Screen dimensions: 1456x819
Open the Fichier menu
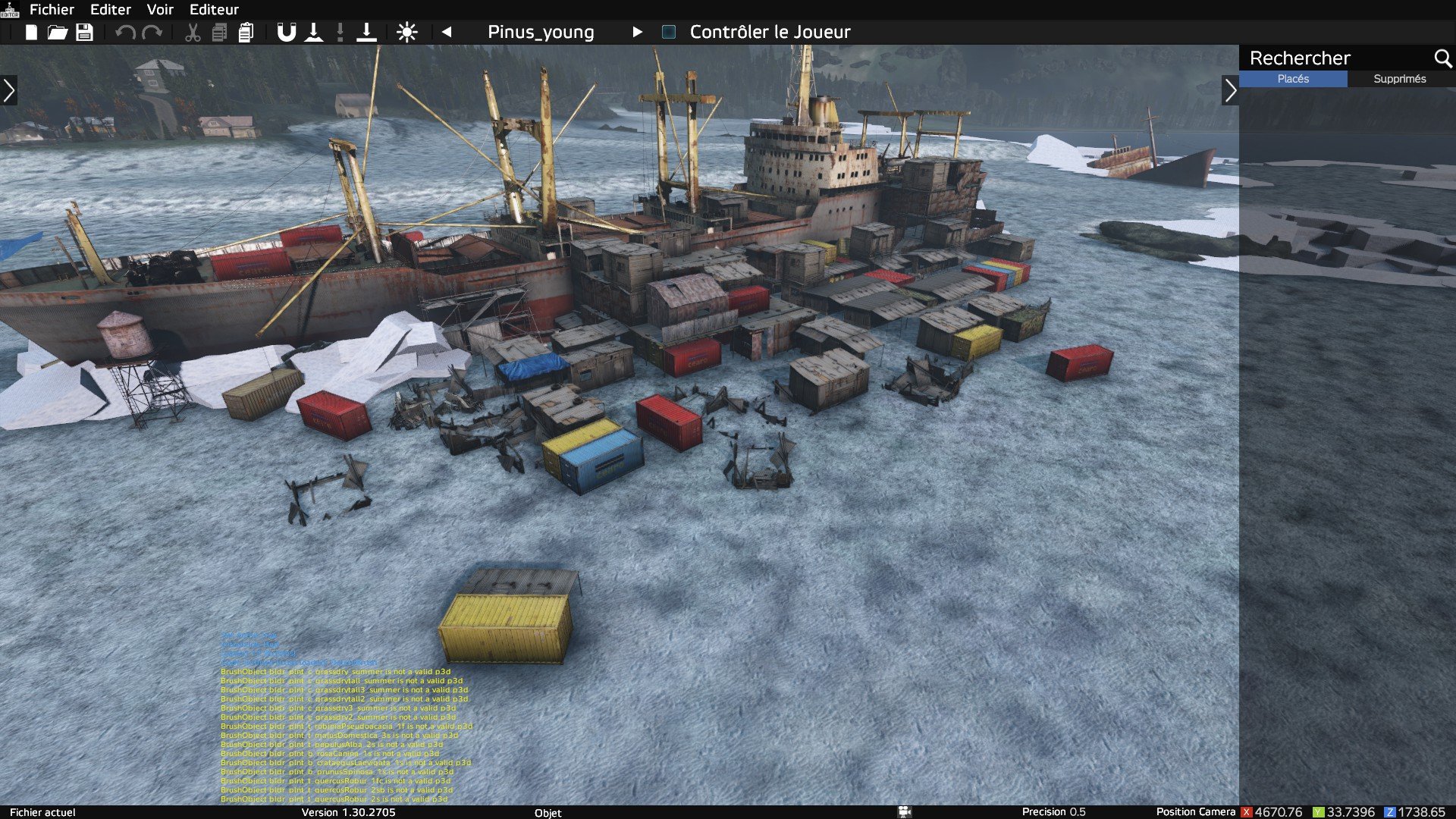(x=52, y=10)
